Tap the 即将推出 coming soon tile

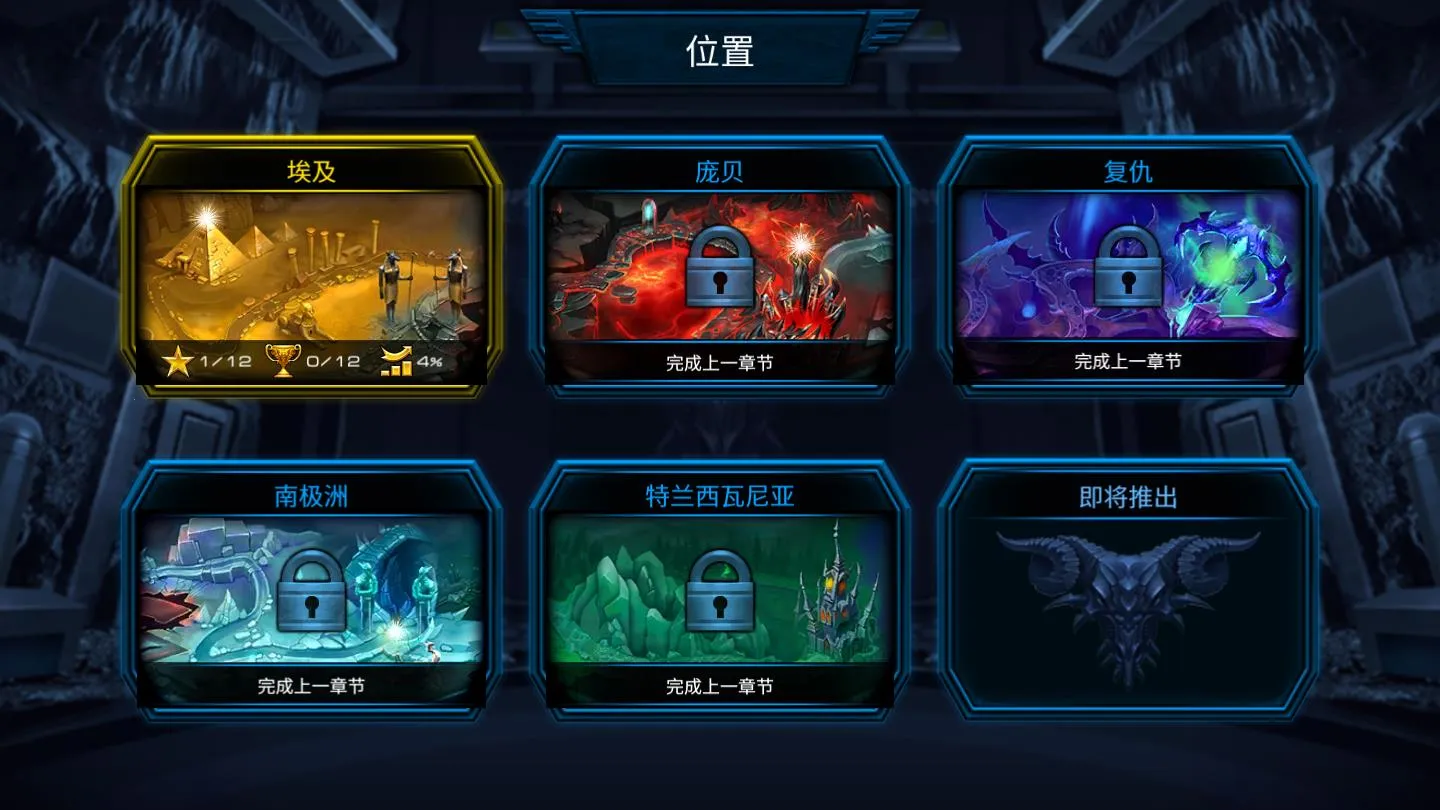click(x=1127, y=590)
